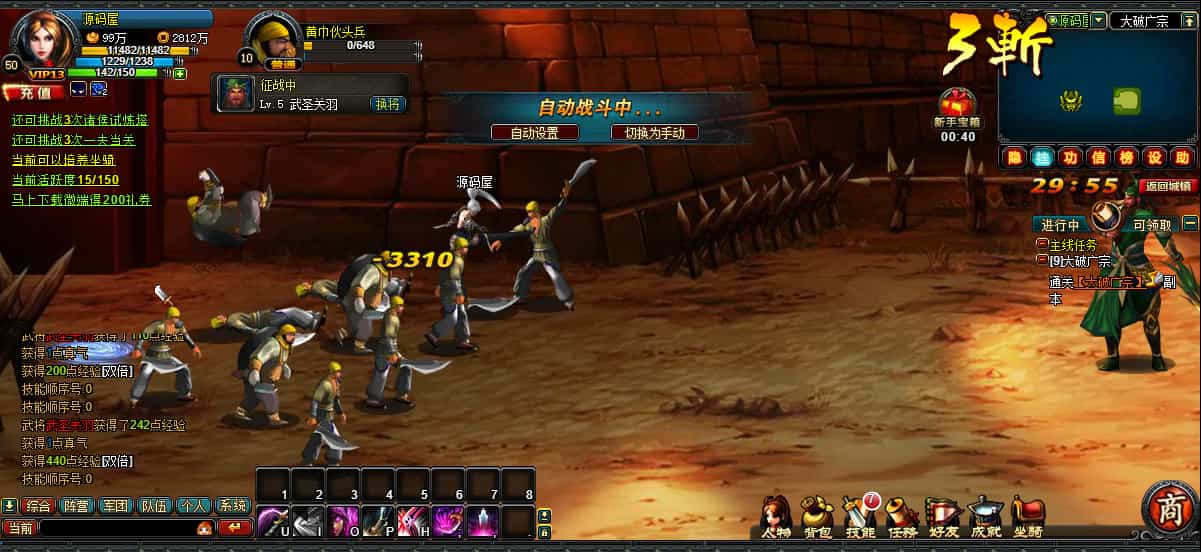Open the 人物 character panel
The image size is (1201, 552).
coord(776,516)
